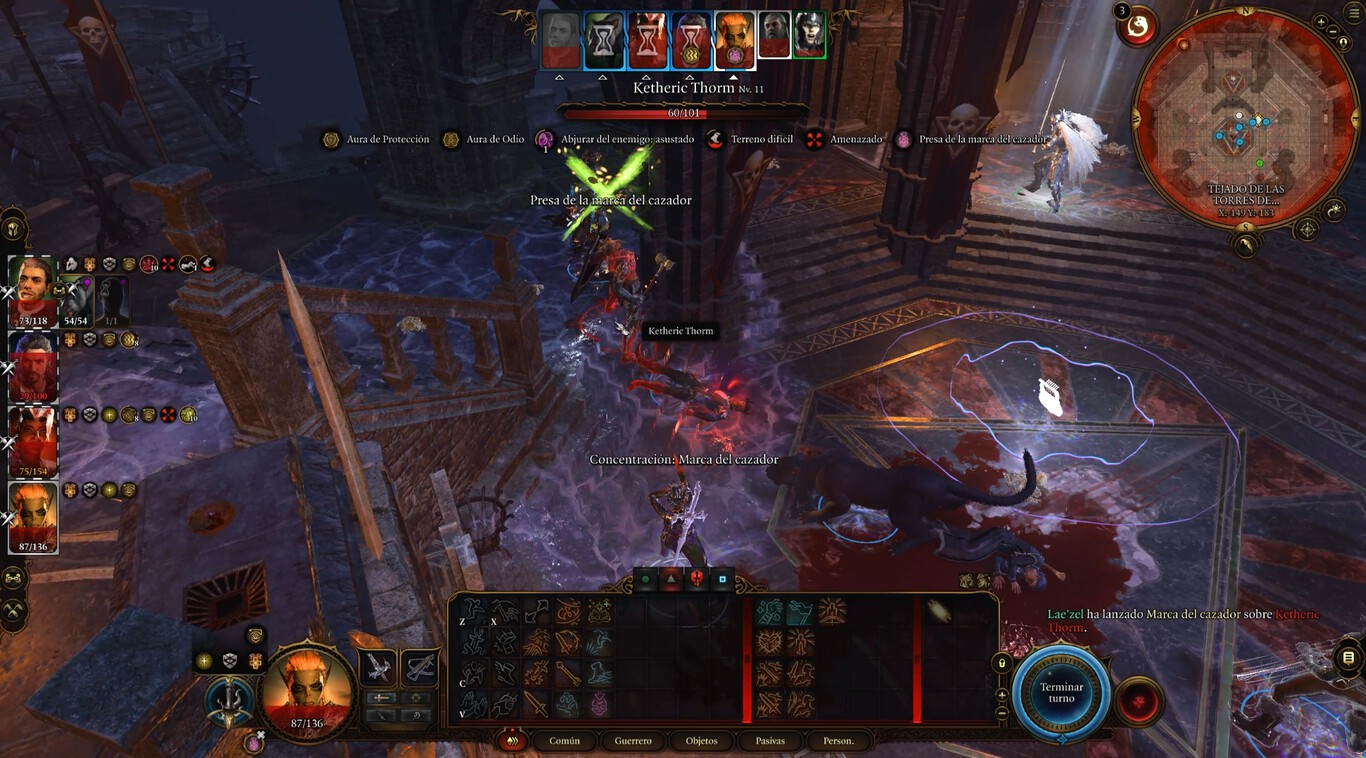The image size is (1366, 758).
Task: Select the crossbow ranged weapon slot
Action: pyautogui.click(x=419, y=667)
